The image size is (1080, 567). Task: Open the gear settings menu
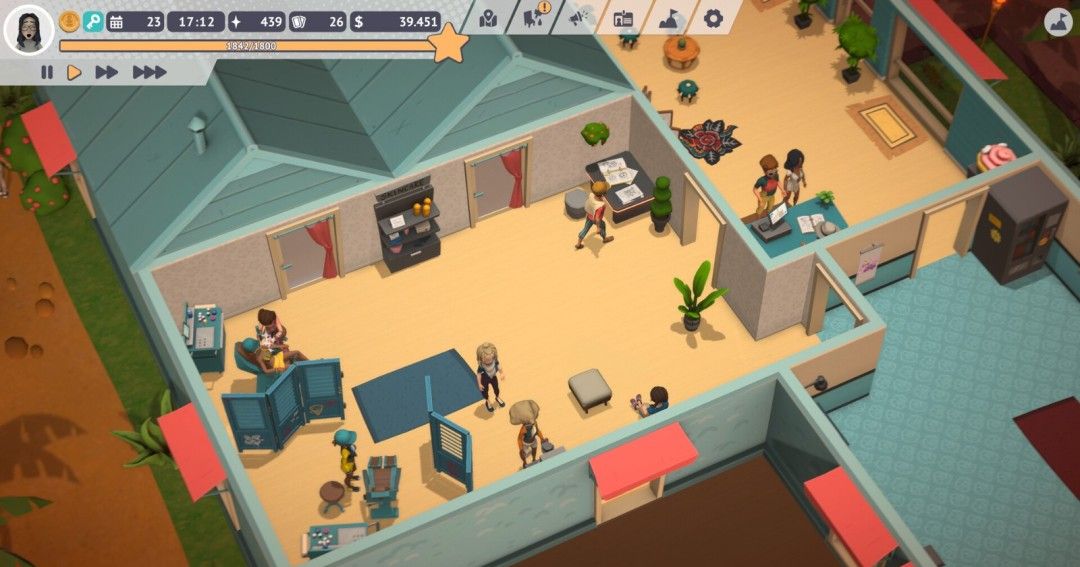click(713, 18)
